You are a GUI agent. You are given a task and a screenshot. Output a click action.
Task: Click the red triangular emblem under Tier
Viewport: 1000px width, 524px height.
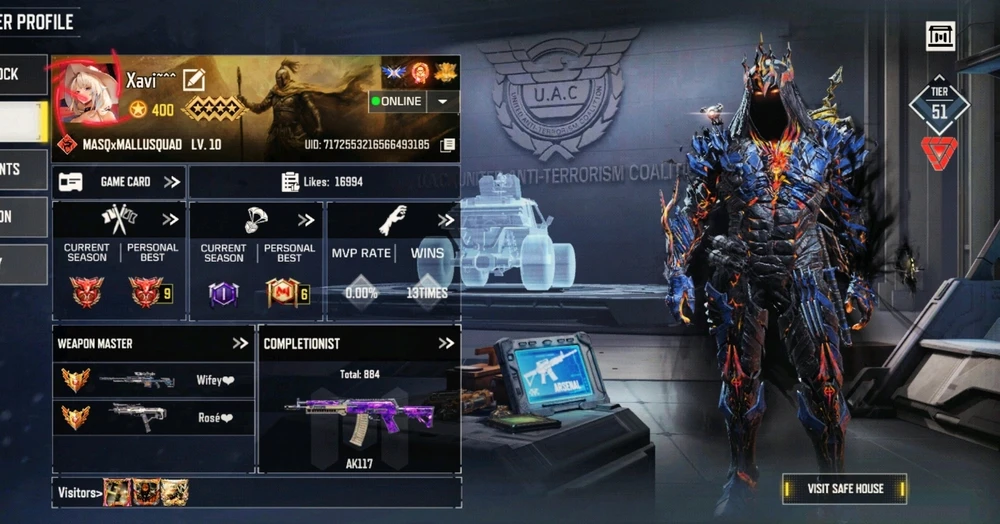tap(939, 153)
